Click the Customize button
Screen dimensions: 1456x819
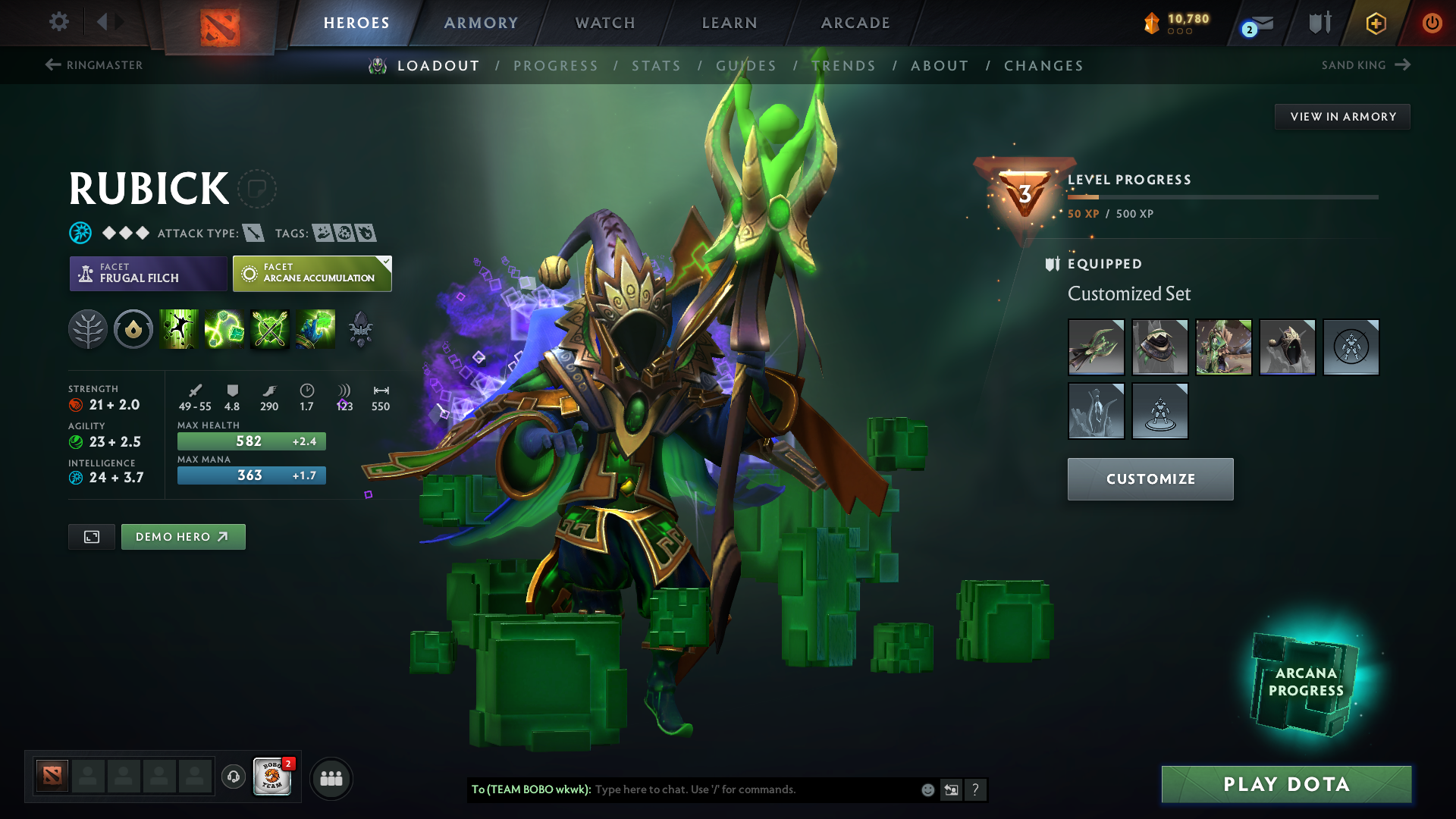1150,479
